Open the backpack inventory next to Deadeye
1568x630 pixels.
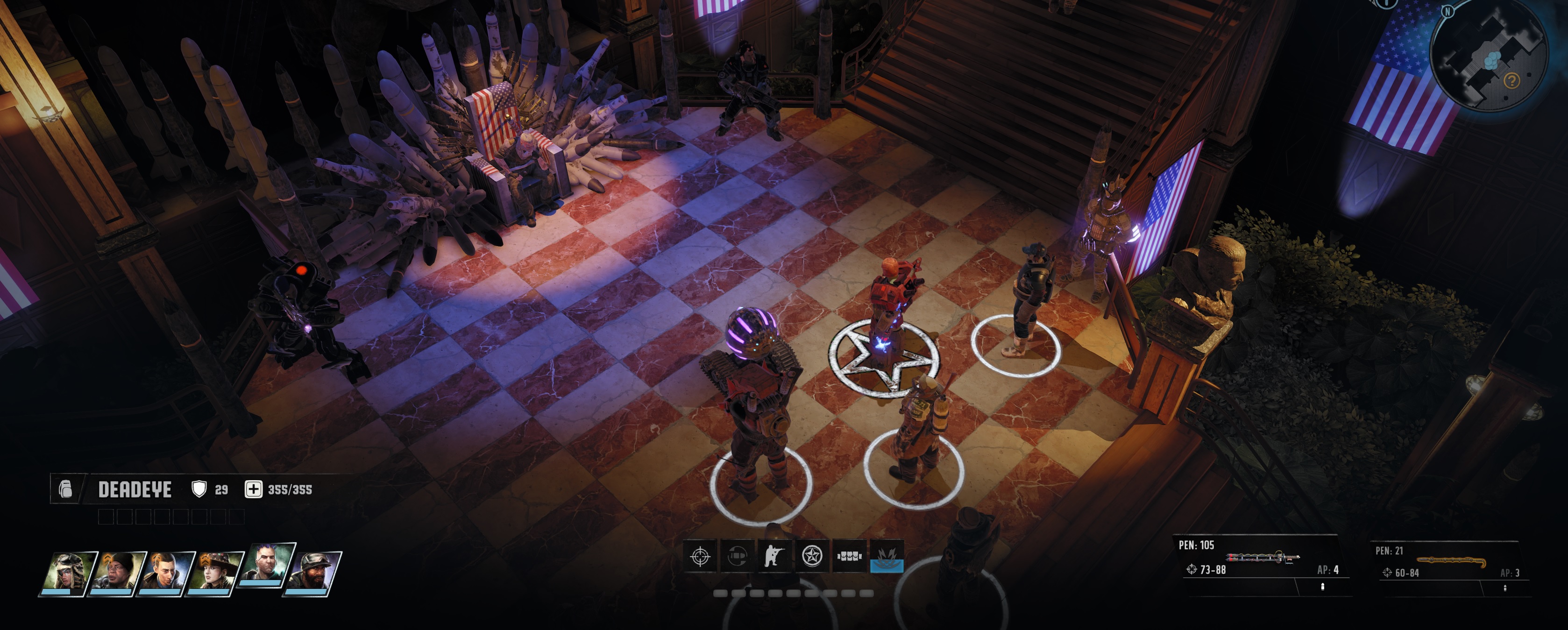pyautogui.click(x=66, y=489)
